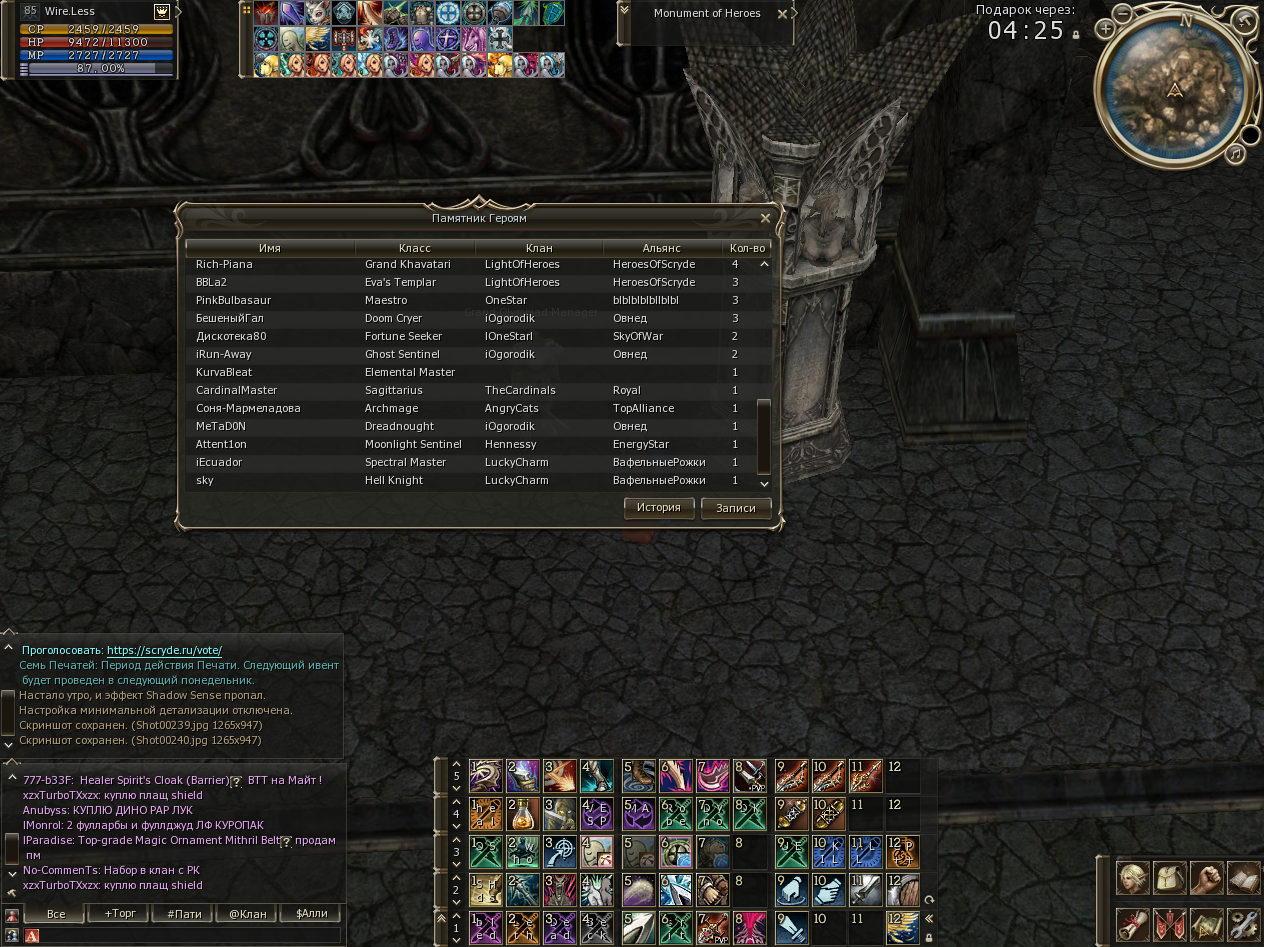Open the #Пати chat tab
Image resolution: width=1264 pixels, height=947 pixels.
(185, 914)
